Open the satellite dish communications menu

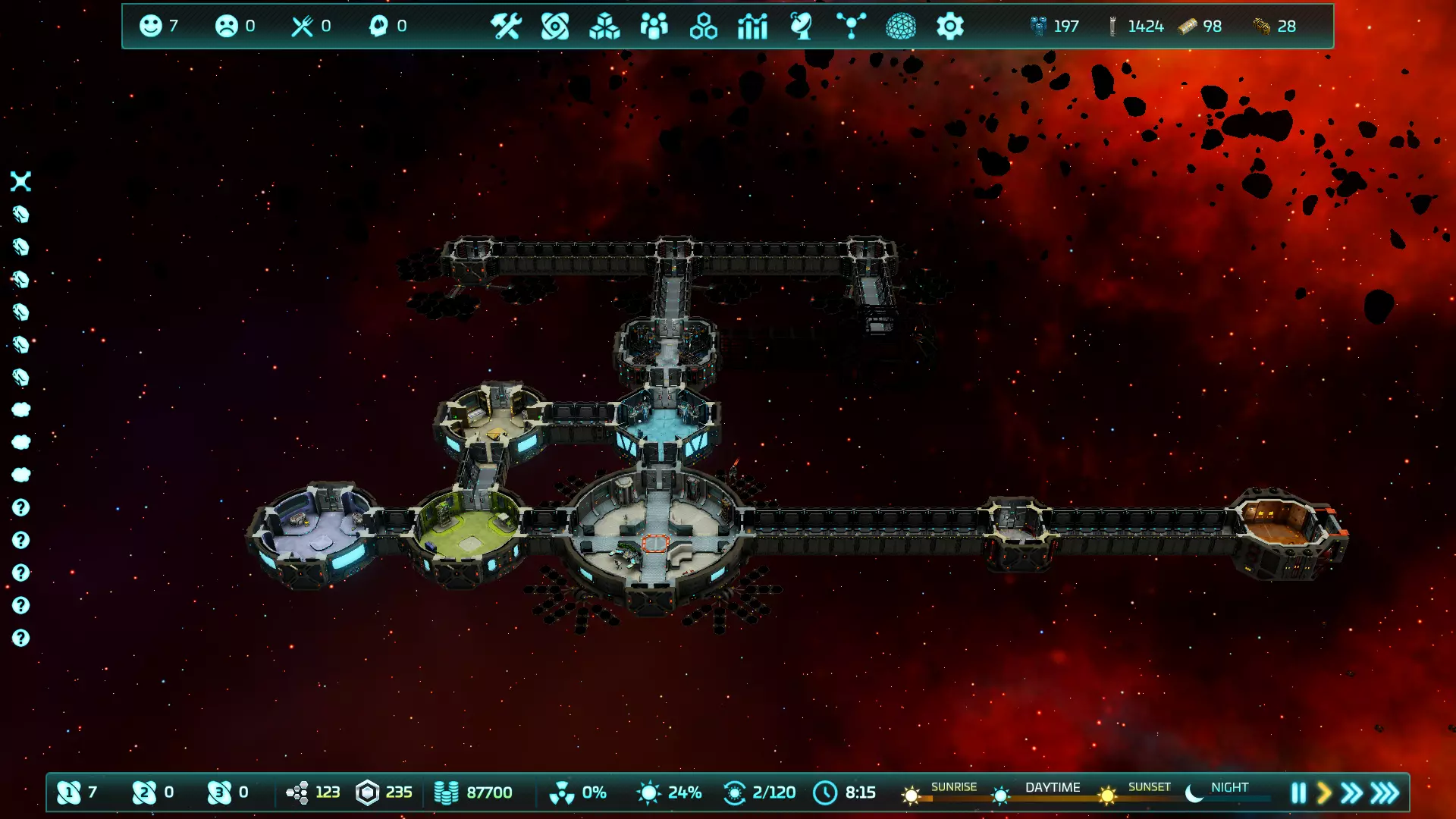click(801, 27)
